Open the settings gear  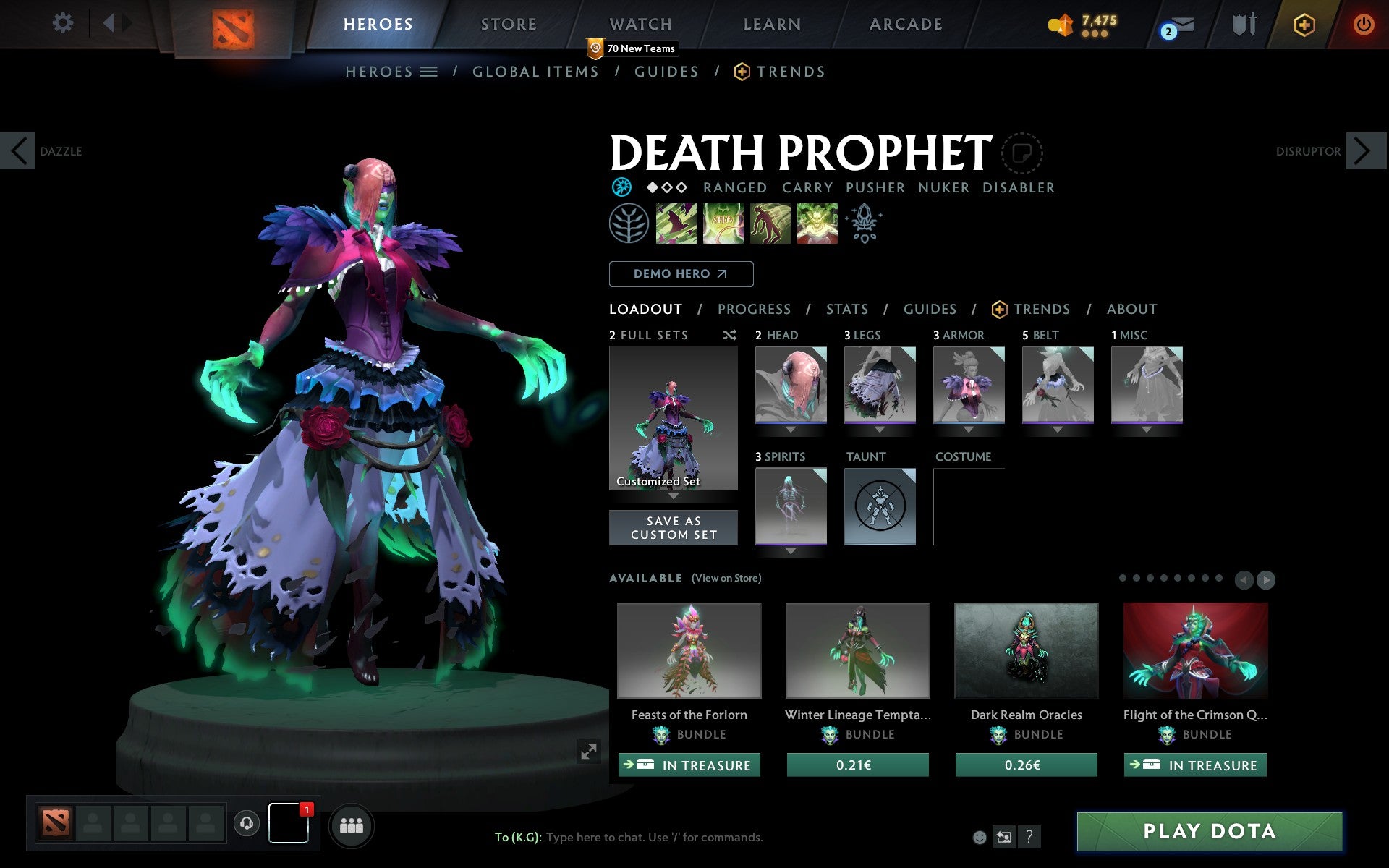point(63,23)
